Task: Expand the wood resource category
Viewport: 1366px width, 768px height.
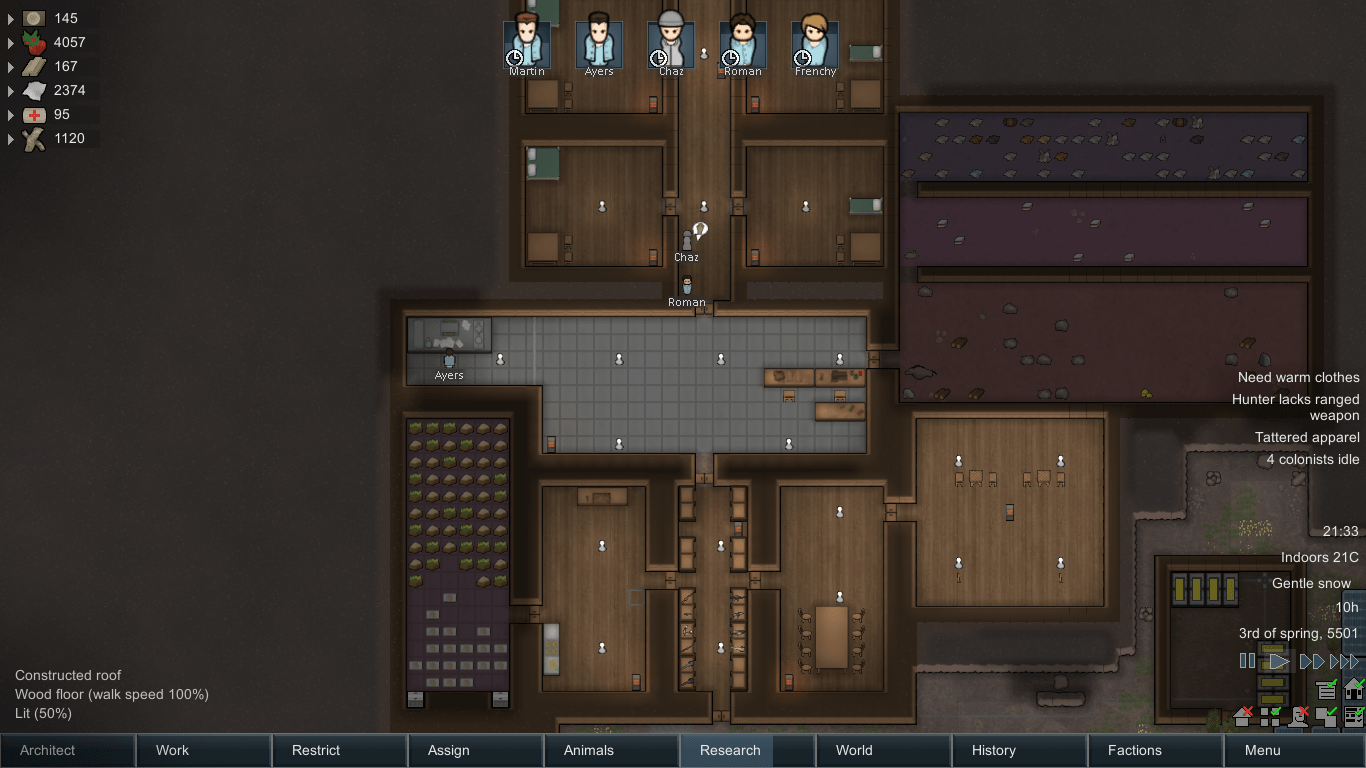Action: point(10,138)
